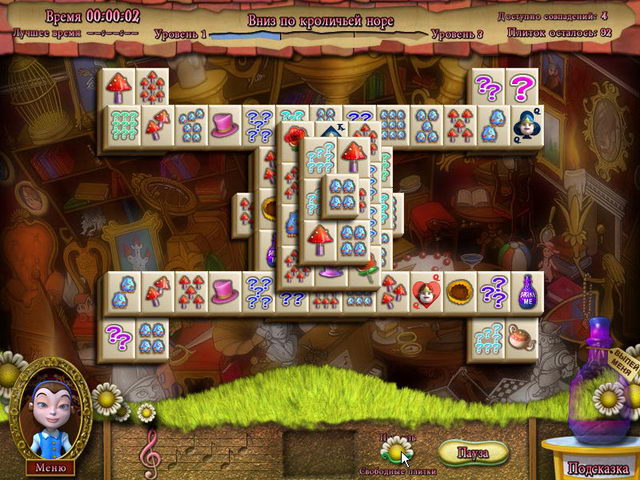Select the purple Drink Me bottle tile
Image resolution: width=640 pixels, height=480 pixels.
click(526, 291)
